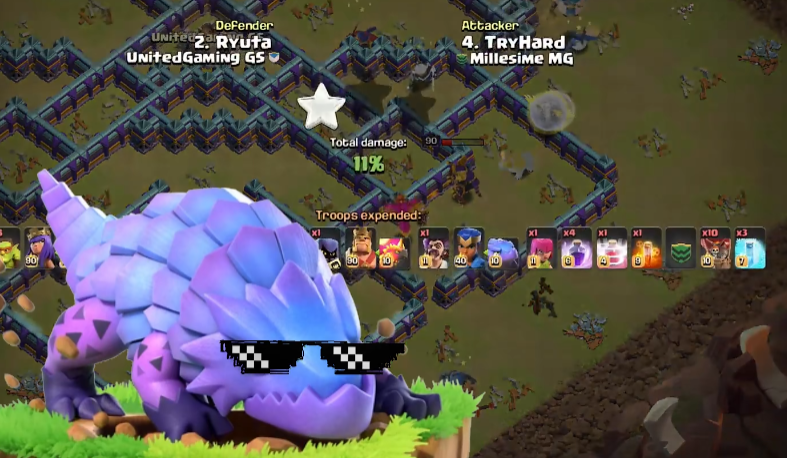This screenshot has height=458, width=787.
Task: Pick the purple potion spell marked x4
Action: click(x=575, y=248)
